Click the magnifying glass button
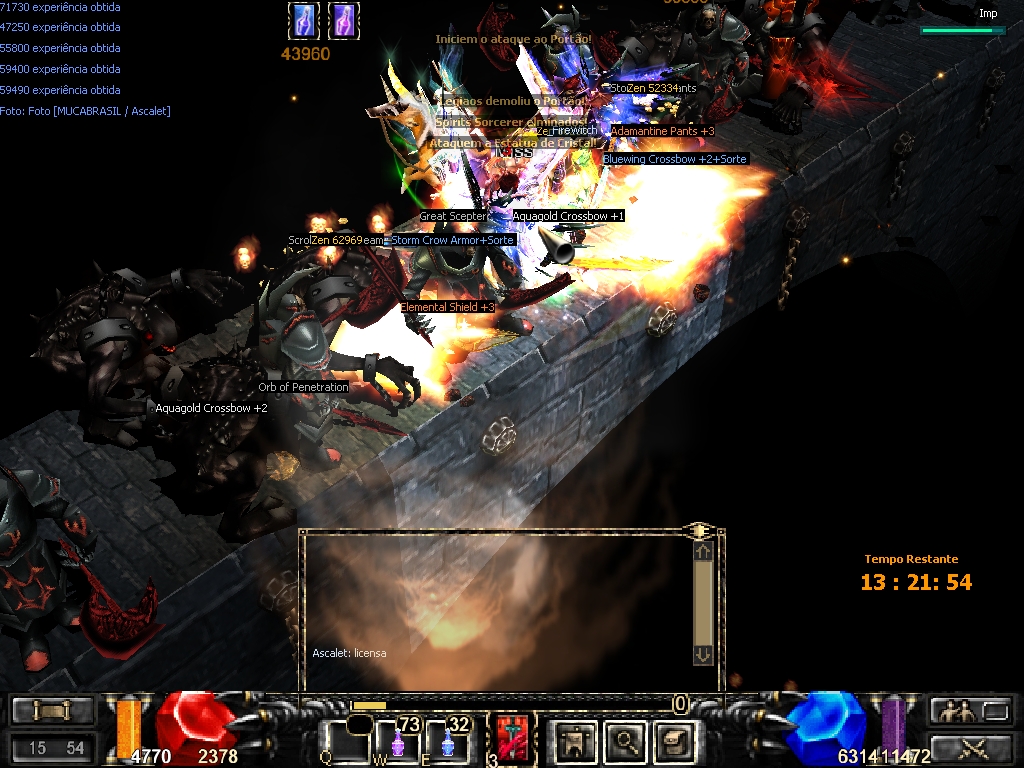This screenshot has width=1024, height=768. pos(626,741)
